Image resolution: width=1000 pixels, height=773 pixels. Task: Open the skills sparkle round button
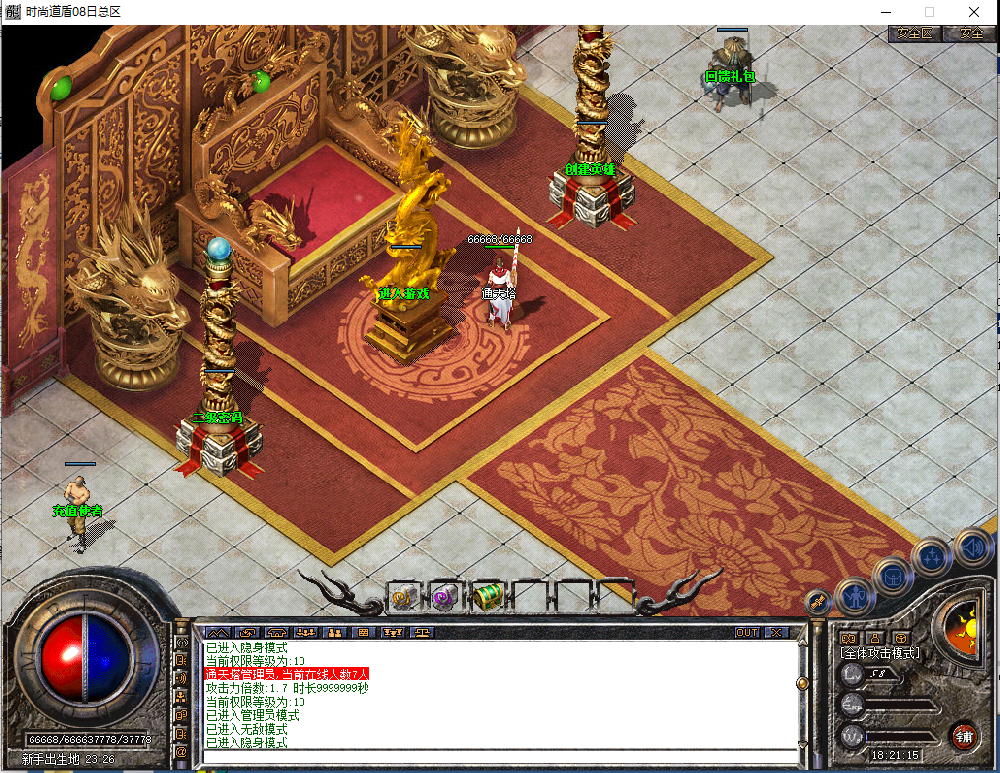point(930,558)
